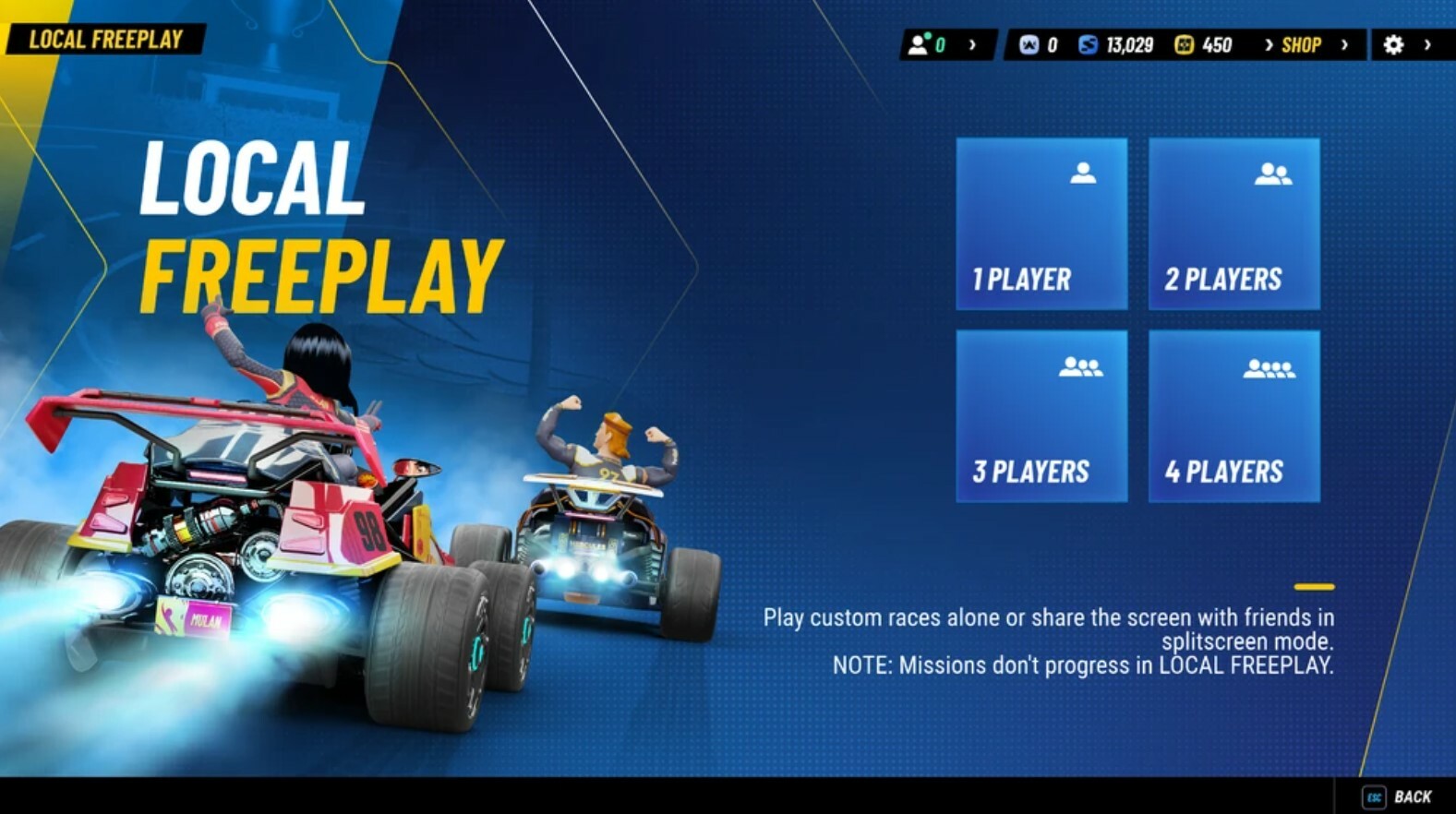Select the 3 Players mode icon

tap(1081, 365)
